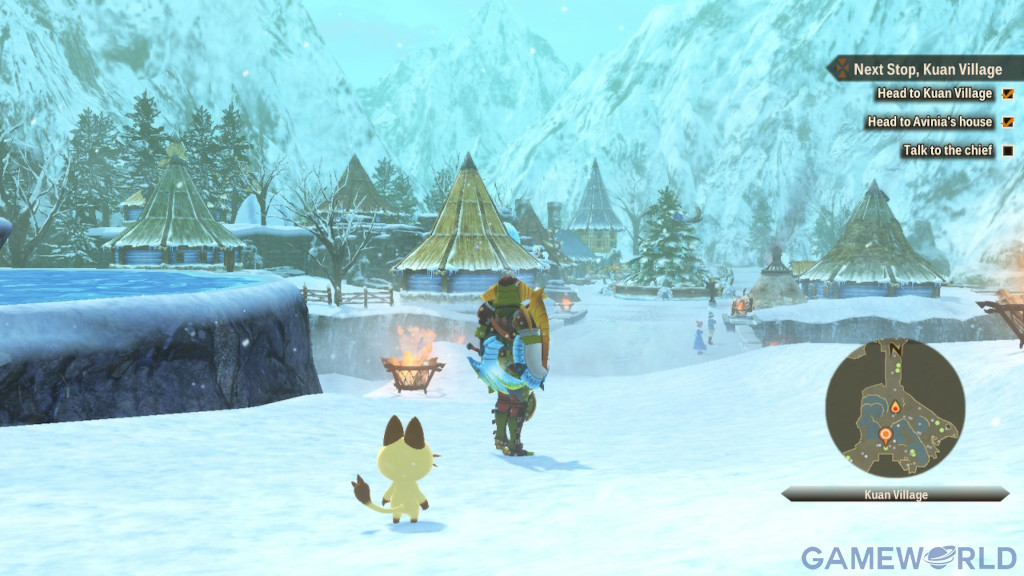Open the Next Stop, Kuan Village quest
1024x576 pixels.
pyautogui.click(x=926, y=70)
